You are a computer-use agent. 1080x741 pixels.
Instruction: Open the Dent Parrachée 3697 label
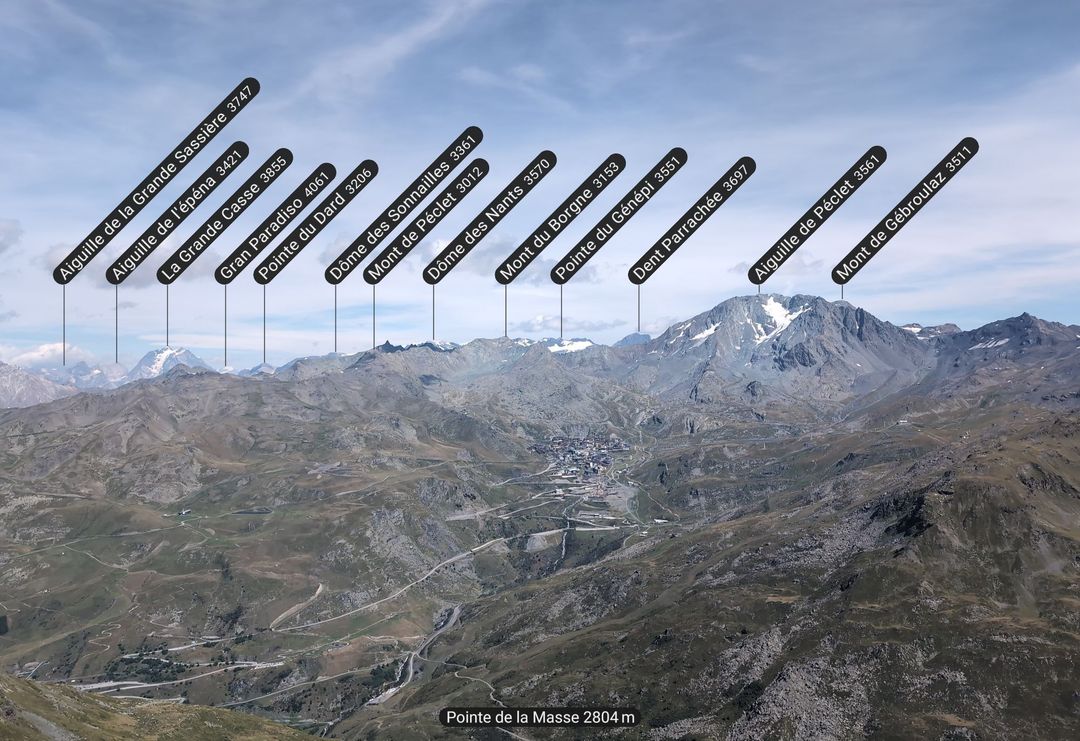tap(692, 220)
